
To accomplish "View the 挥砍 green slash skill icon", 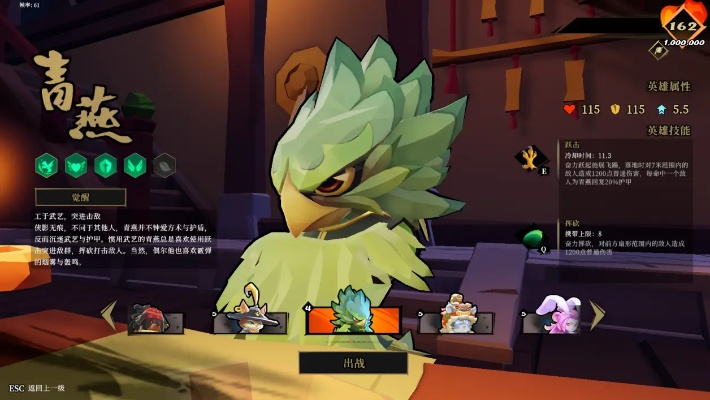I will click(x=532, y=236).
